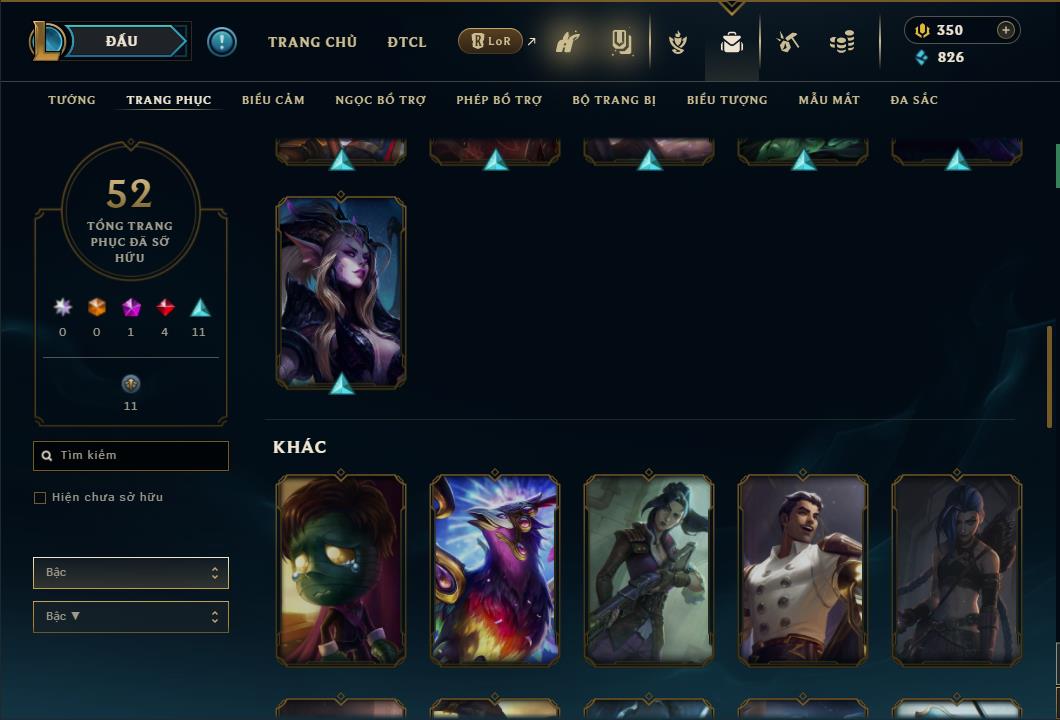Open the BIỂU CẢM tab

[x=273, y=100]
